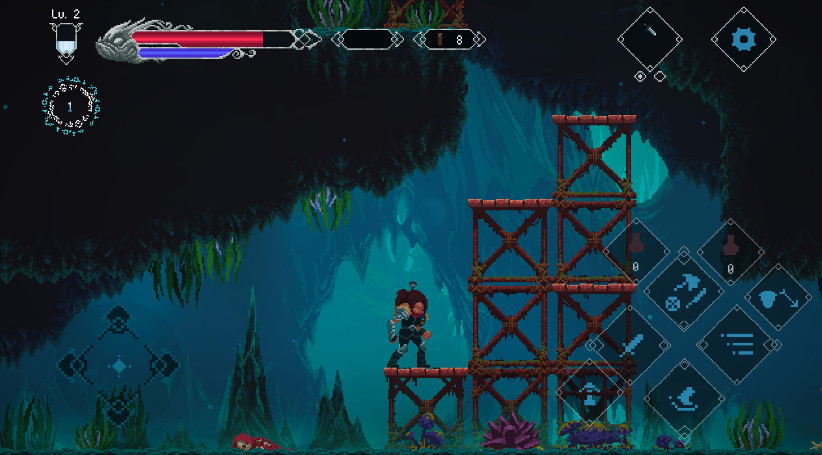The image size is (822, 455).
Task: Tap the D-pad left direction
Action: point(74,365)
